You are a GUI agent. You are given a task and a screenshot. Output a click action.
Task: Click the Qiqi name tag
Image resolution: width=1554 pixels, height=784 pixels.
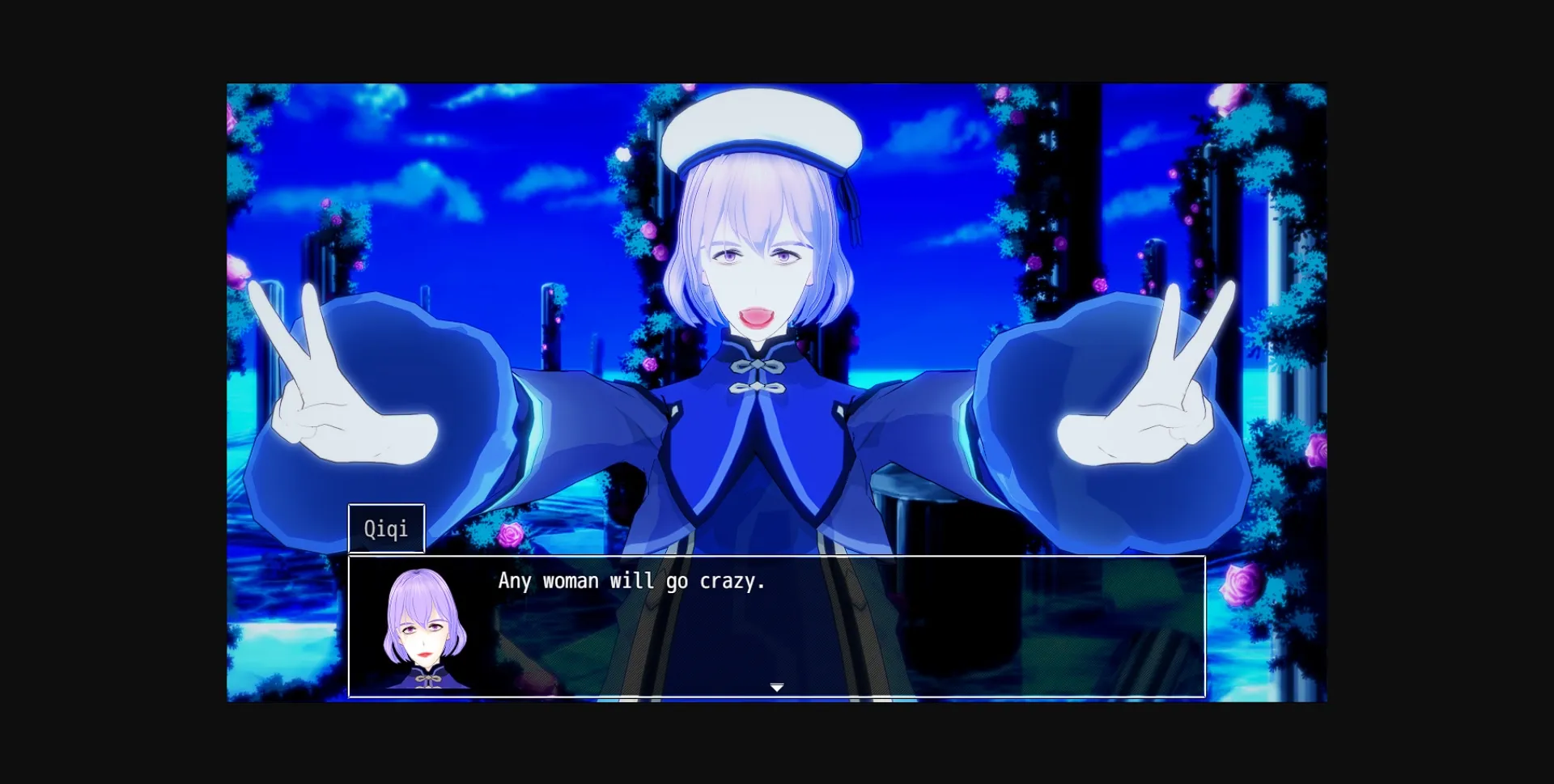(x=386, y=528)
